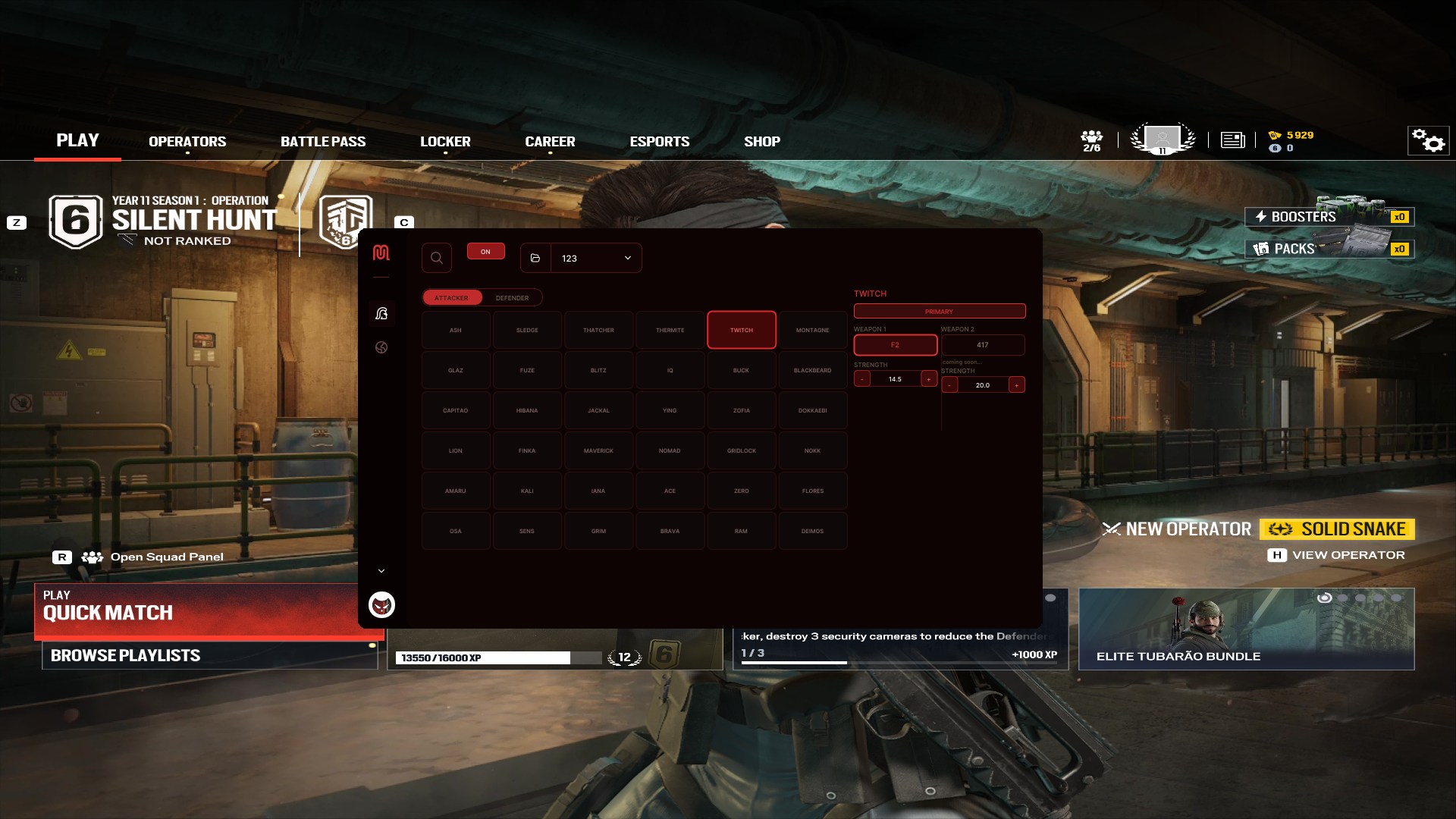This screenshot has width=1456, height=819.
Task: Open the Weapon 2 417 selector
Action: (x=984, y=345)
